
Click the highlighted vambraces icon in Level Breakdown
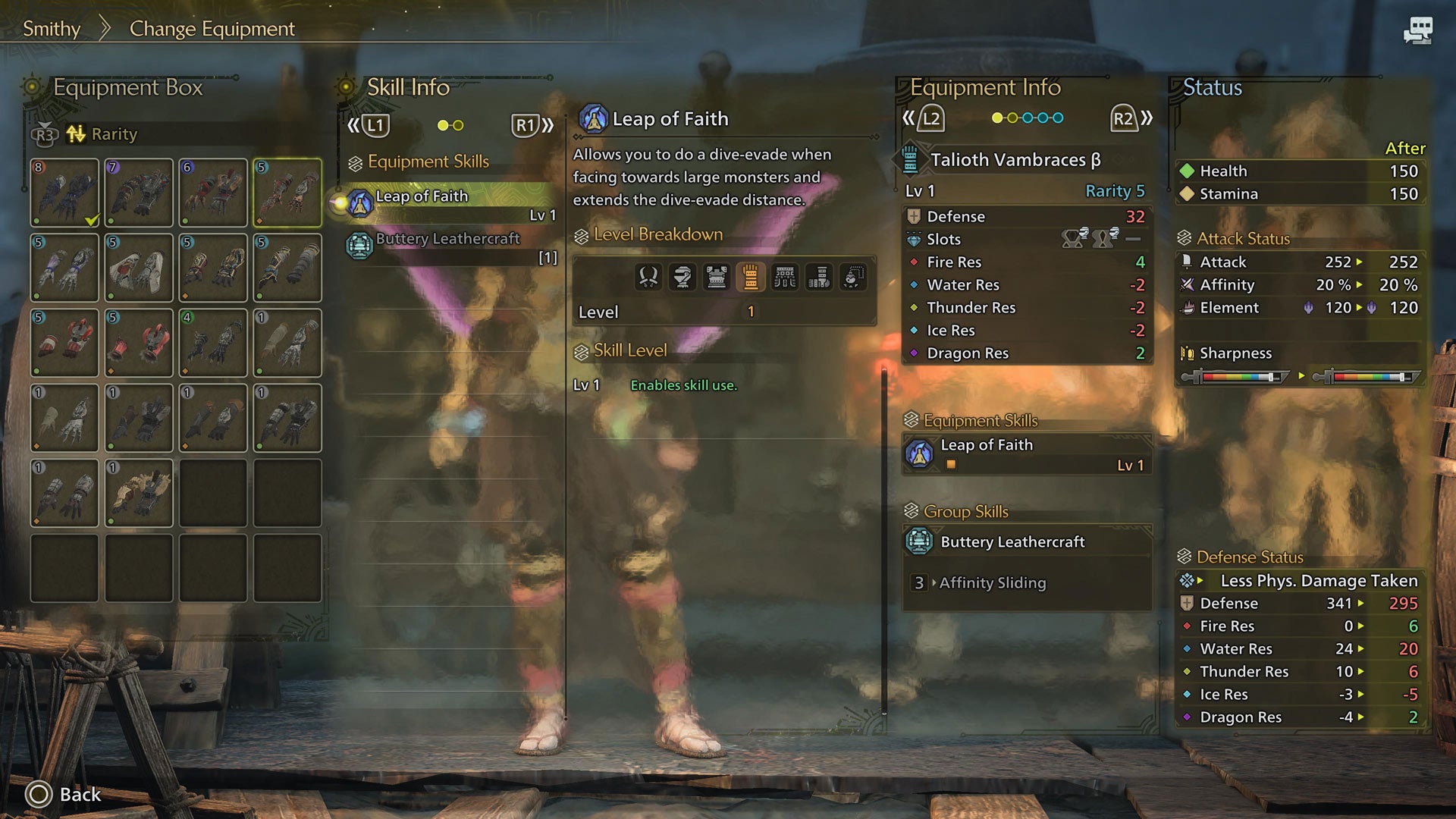751,277
